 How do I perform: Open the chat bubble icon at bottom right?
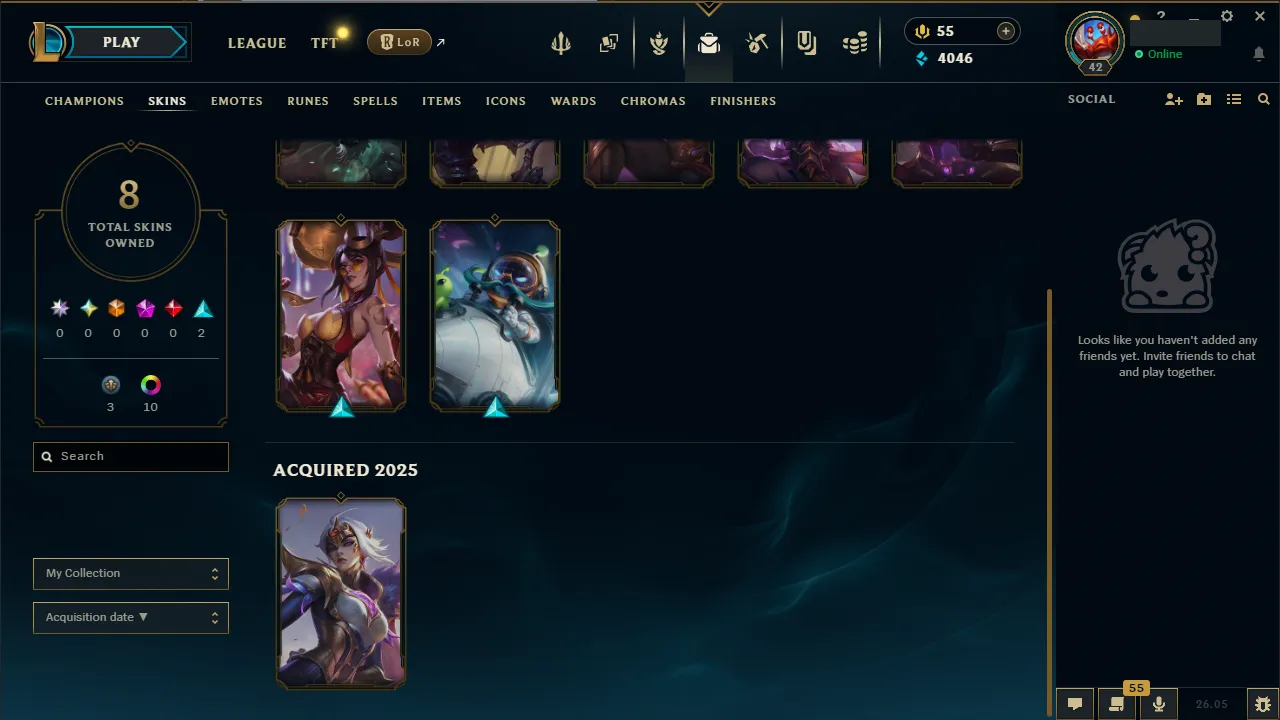pos(1074,704)
